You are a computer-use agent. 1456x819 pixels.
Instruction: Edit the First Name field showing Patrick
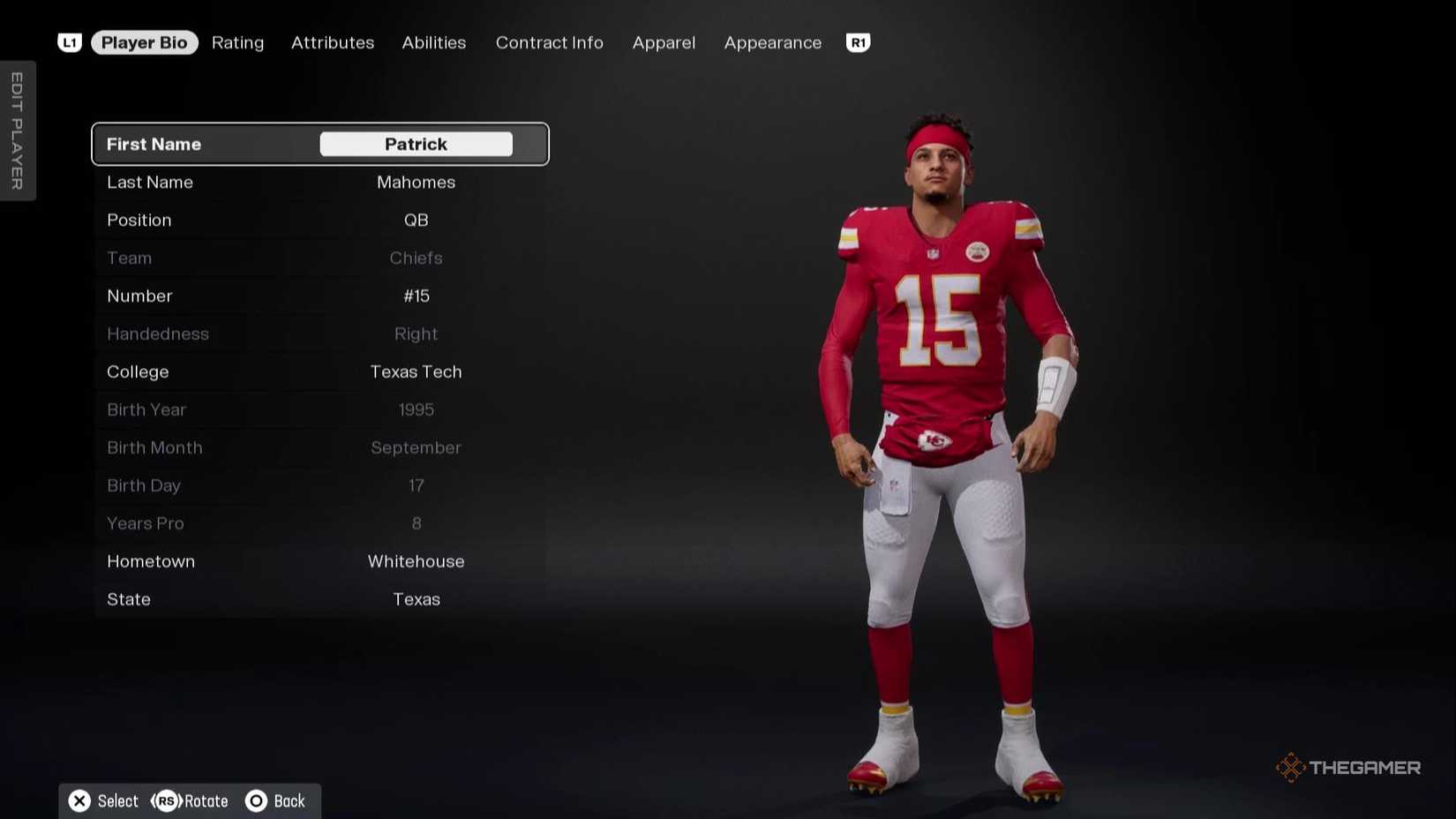coord(416,144)
